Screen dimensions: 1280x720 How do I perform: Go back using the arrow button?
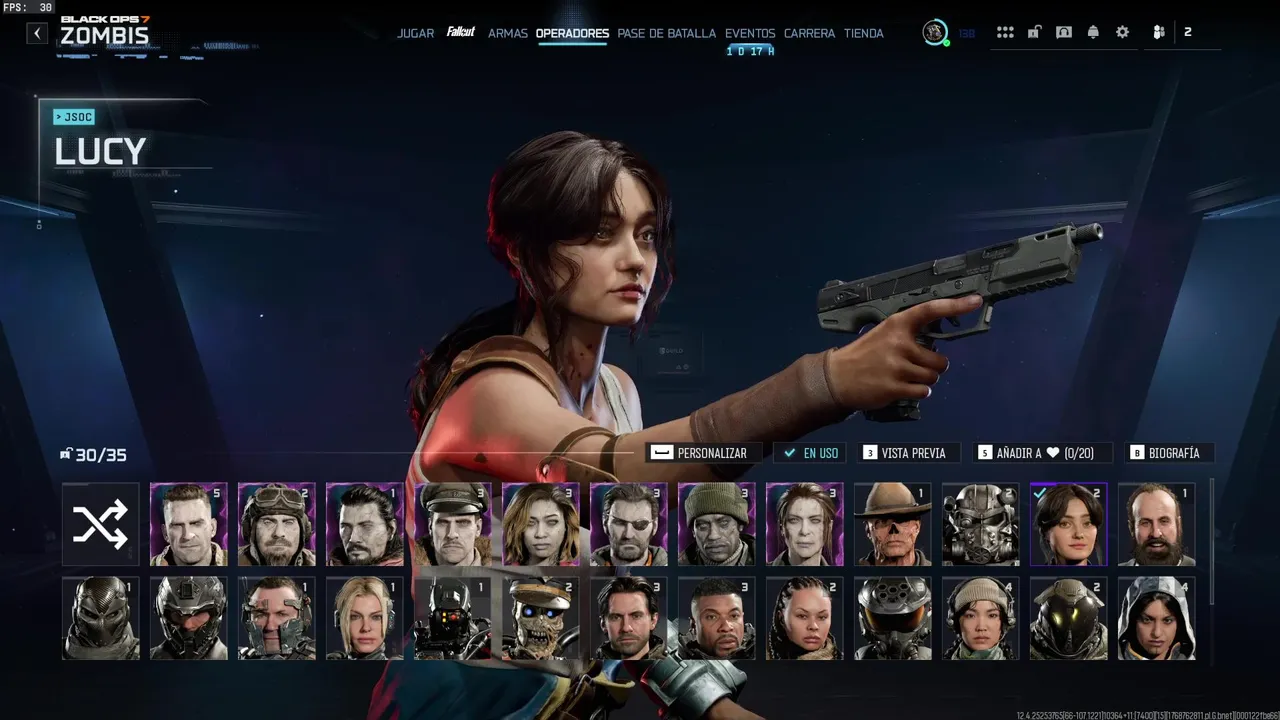(x=37, y=33)
